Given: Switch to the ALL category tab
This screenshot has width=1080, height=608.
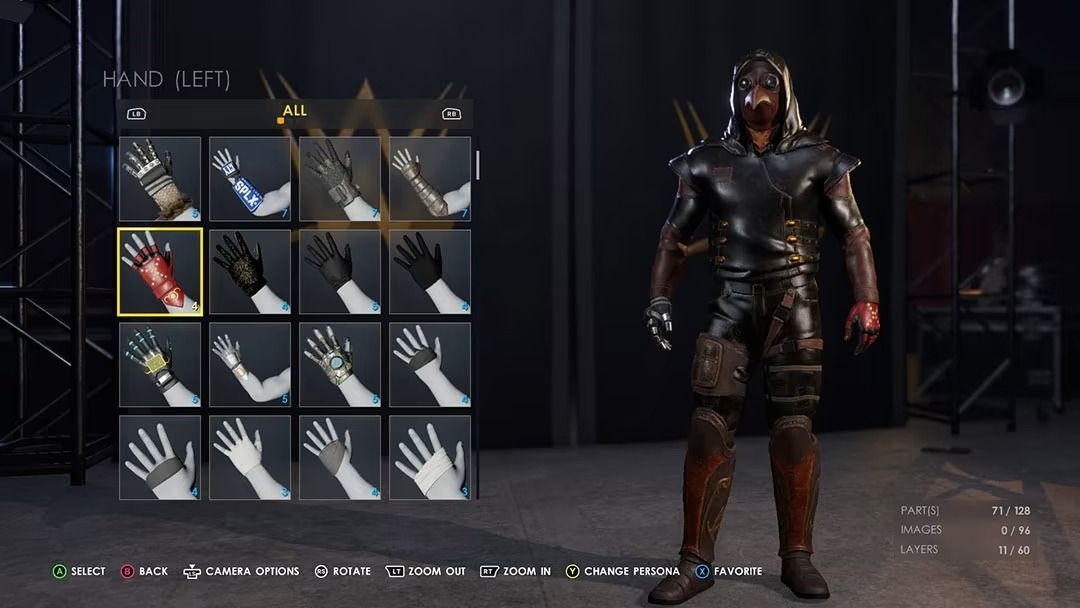Looking at the screenshot, I should pyautogui.click(x=294, y=111).
